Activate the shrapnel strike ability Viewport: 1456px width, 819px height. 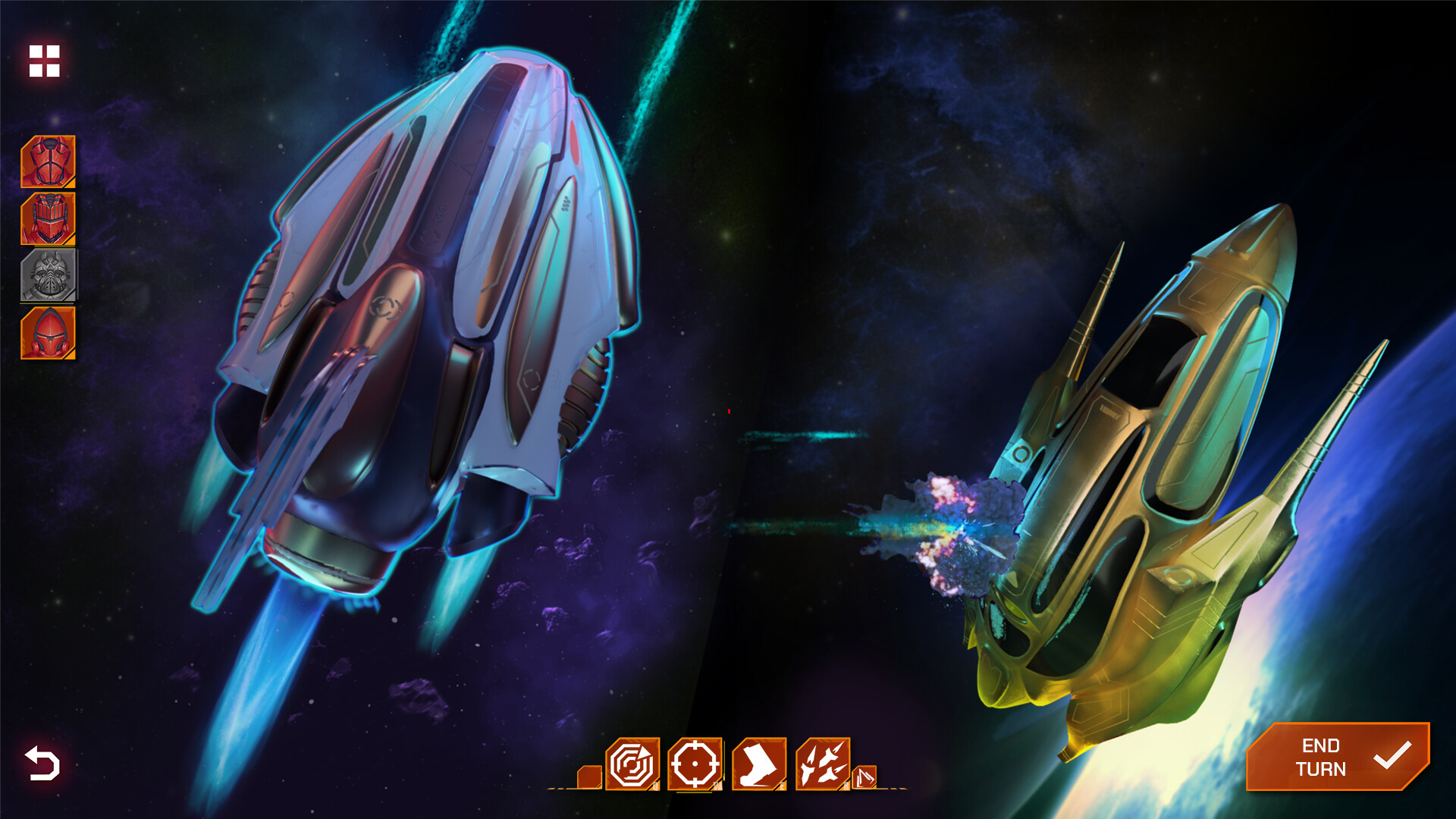[x=823, y=763]
